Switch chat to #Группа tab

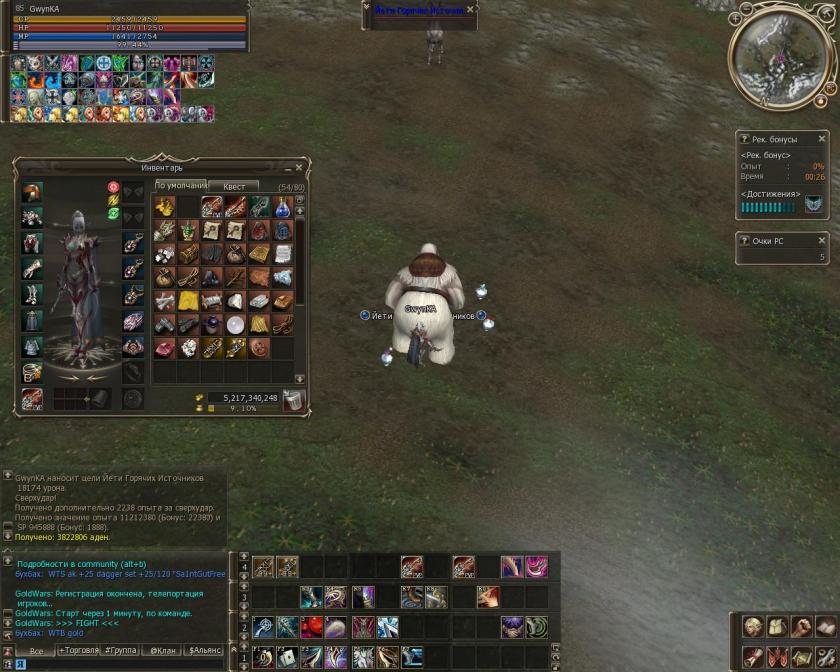point(124,650)
